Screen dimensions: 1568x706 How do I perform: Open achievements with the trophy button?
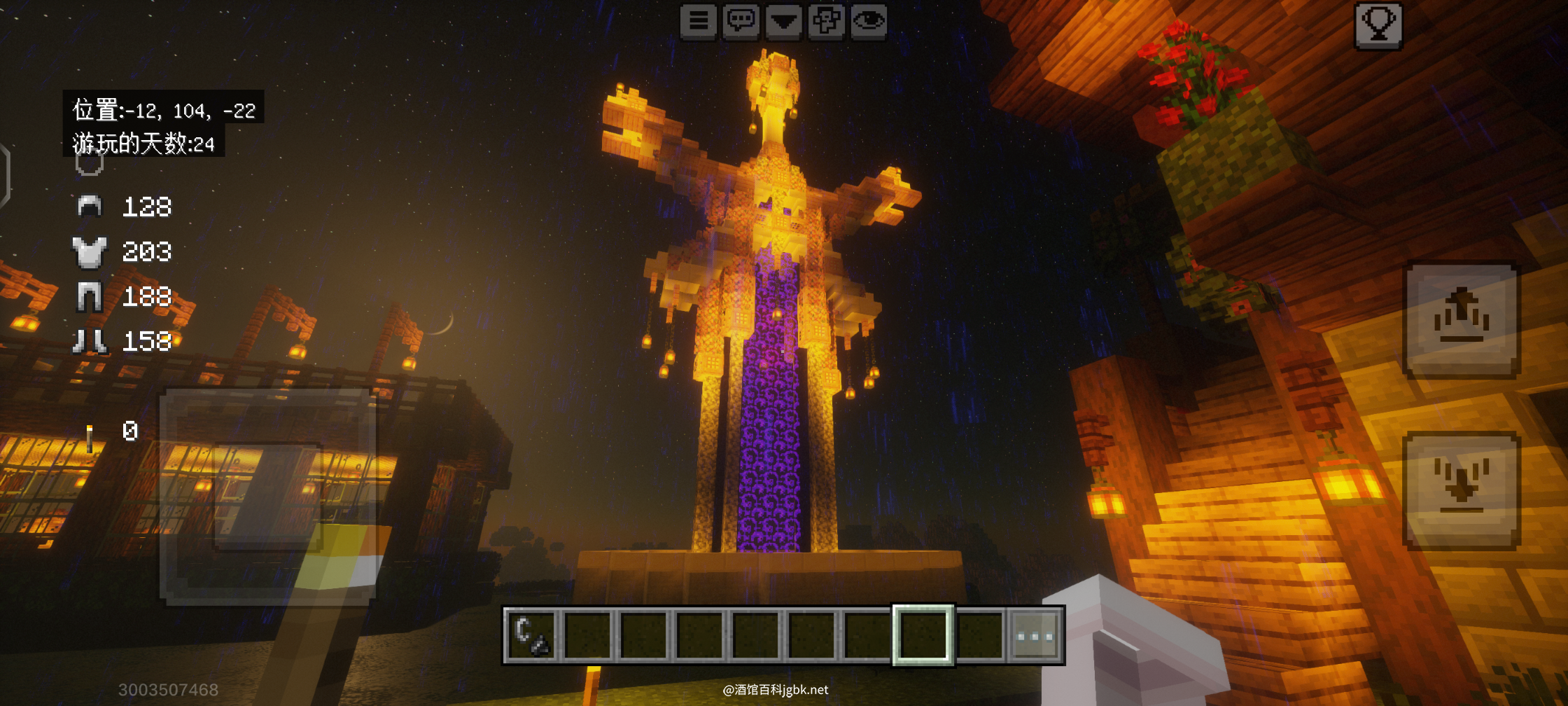pyautogui.click(x=1378, y=25)
